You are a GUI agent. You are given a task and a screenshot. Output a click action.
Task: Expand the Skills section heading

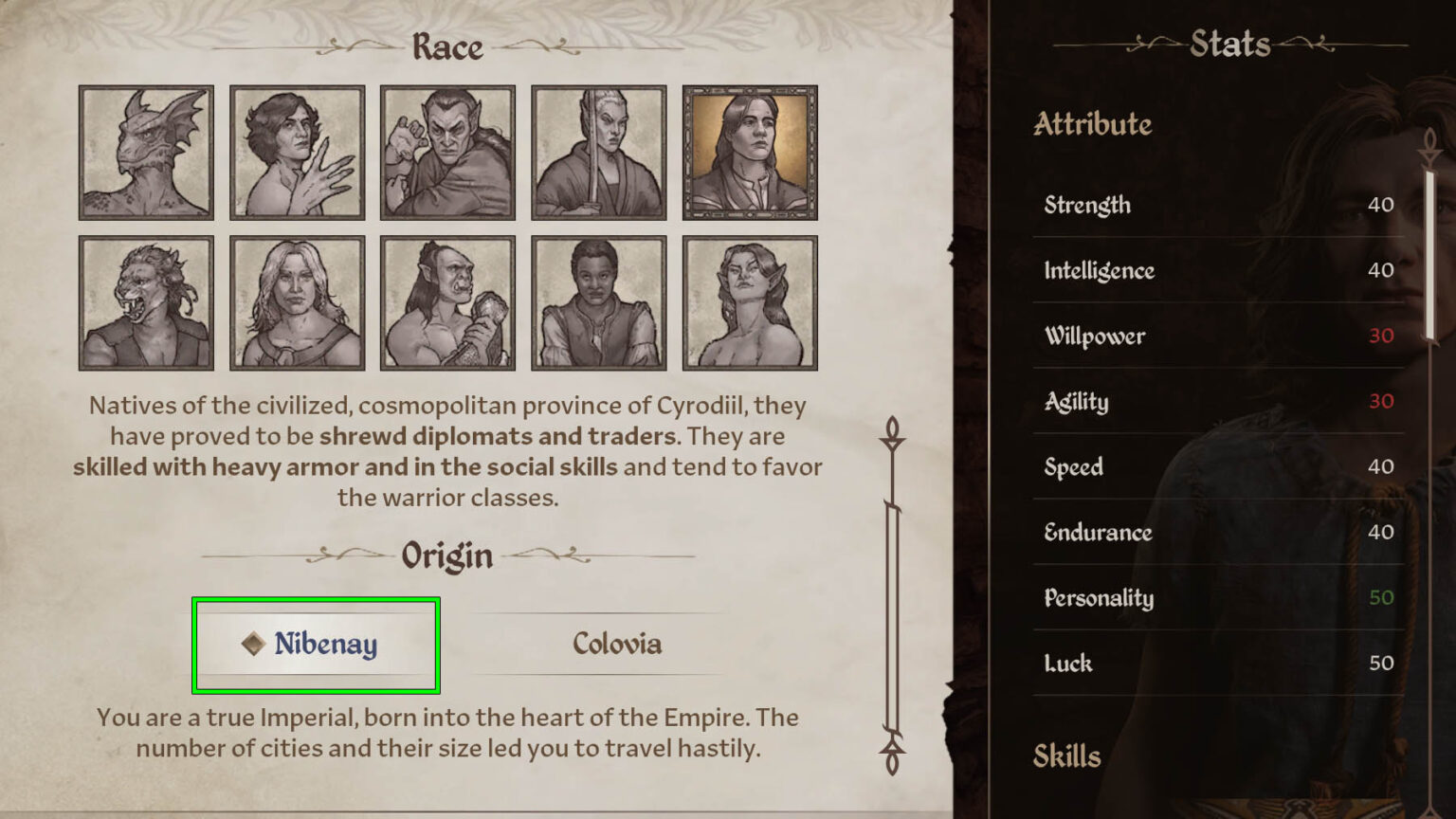(x=1067, y=755)
